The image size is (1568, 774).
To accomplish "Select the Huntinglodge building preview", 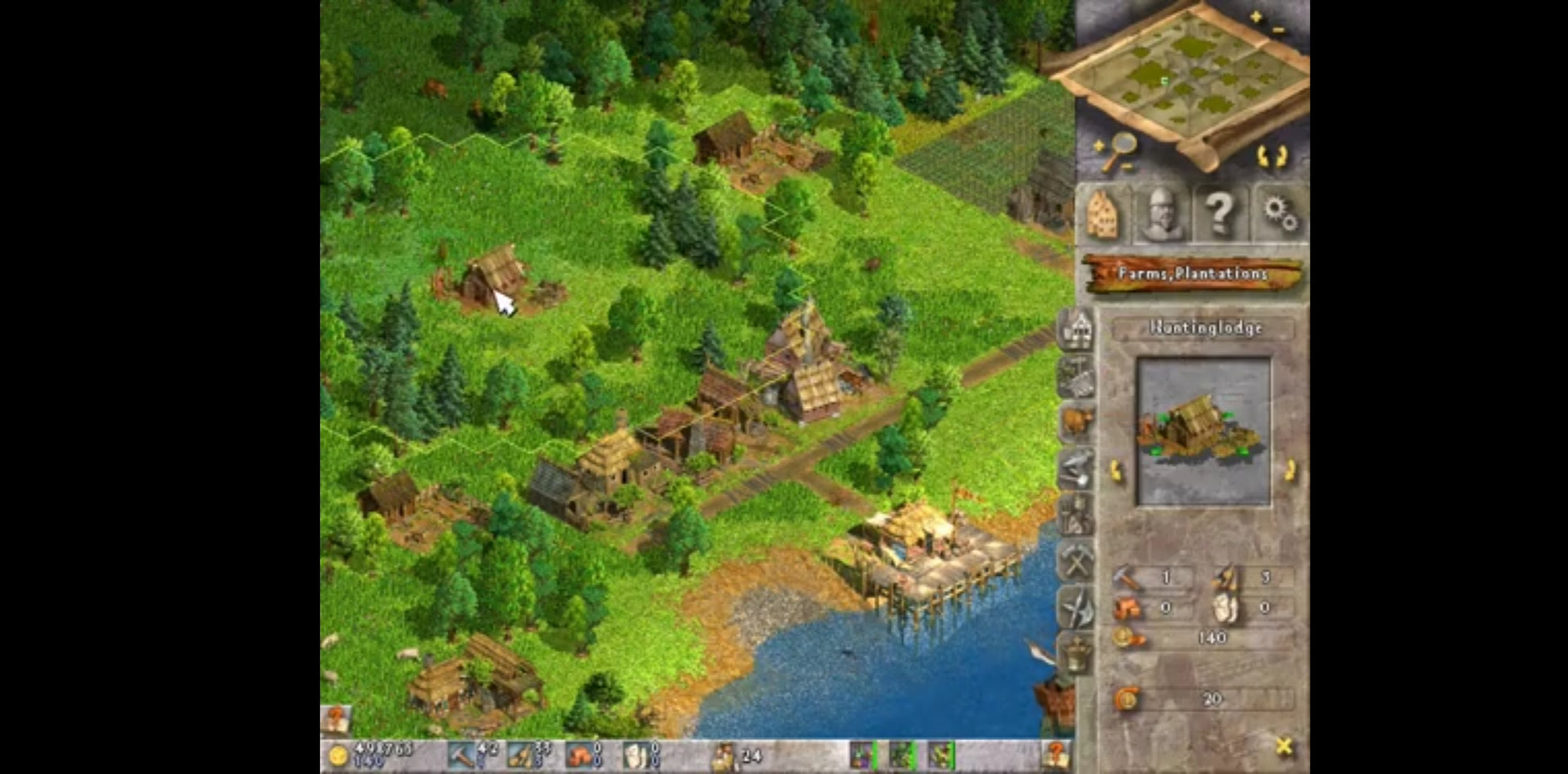I will tap(1202, 431).
